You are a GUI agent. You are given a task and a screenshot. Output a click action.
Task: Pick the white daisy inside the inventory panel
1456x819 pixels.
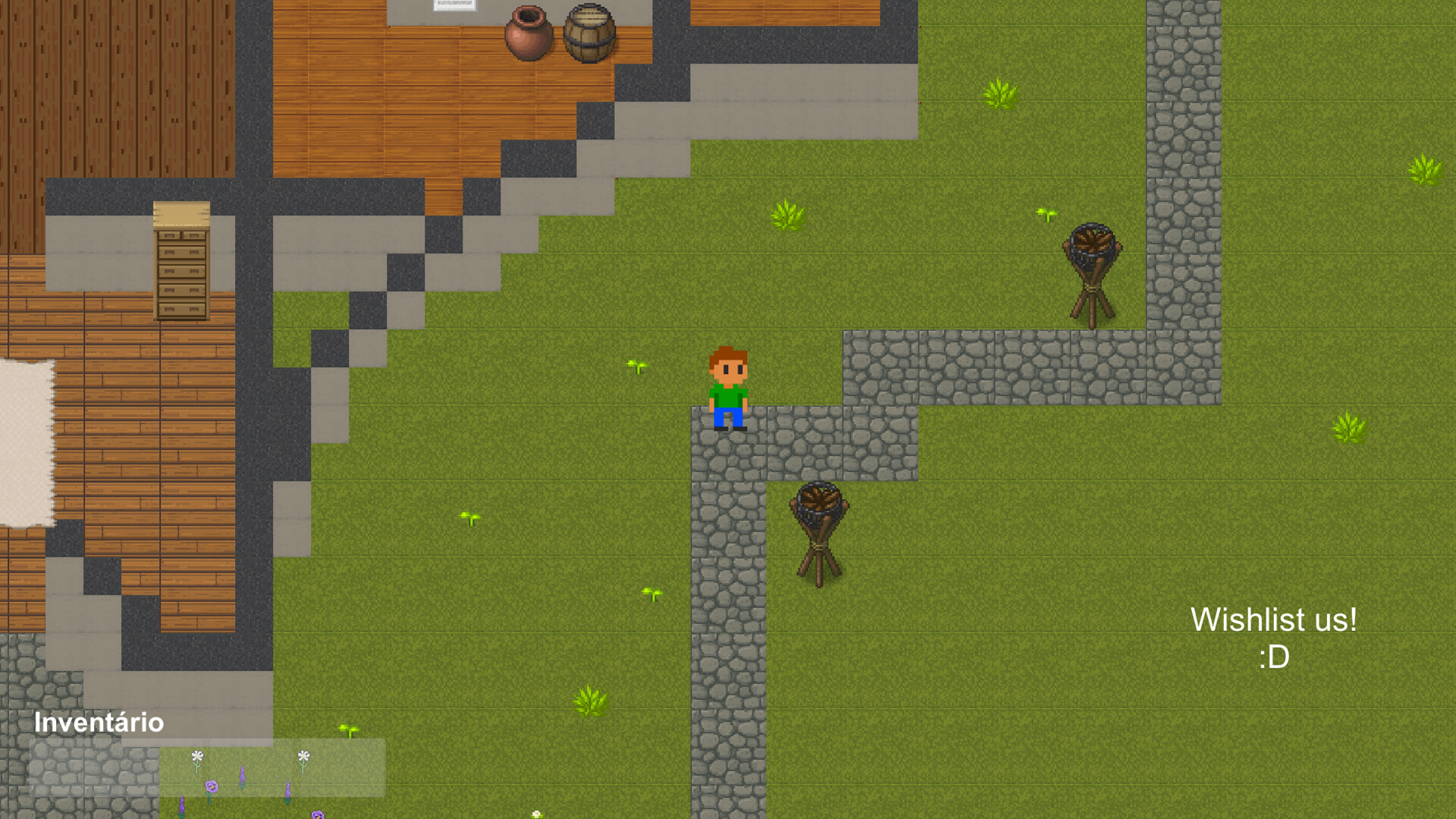[x=196, y=756]
